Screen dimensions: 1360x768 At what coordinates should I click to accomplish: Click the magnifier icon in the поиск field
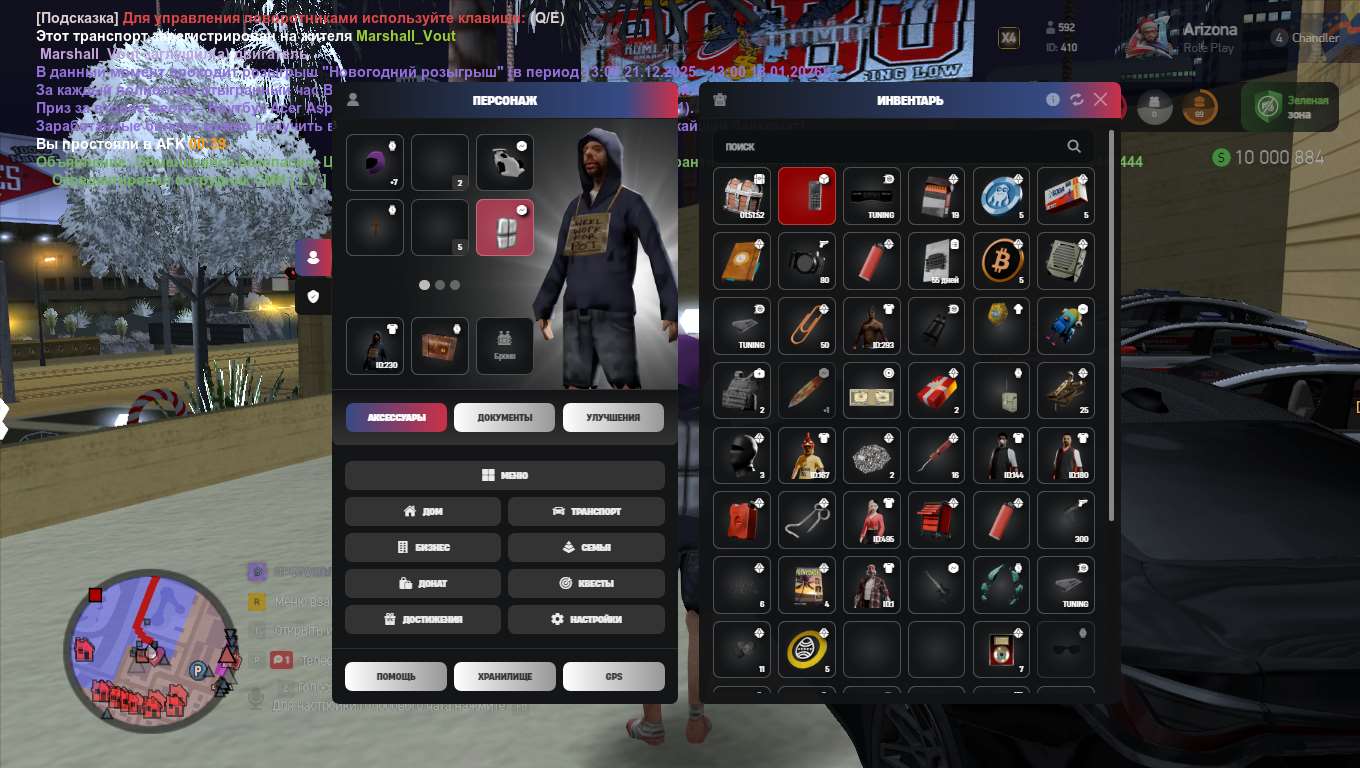click(1074, 147)
